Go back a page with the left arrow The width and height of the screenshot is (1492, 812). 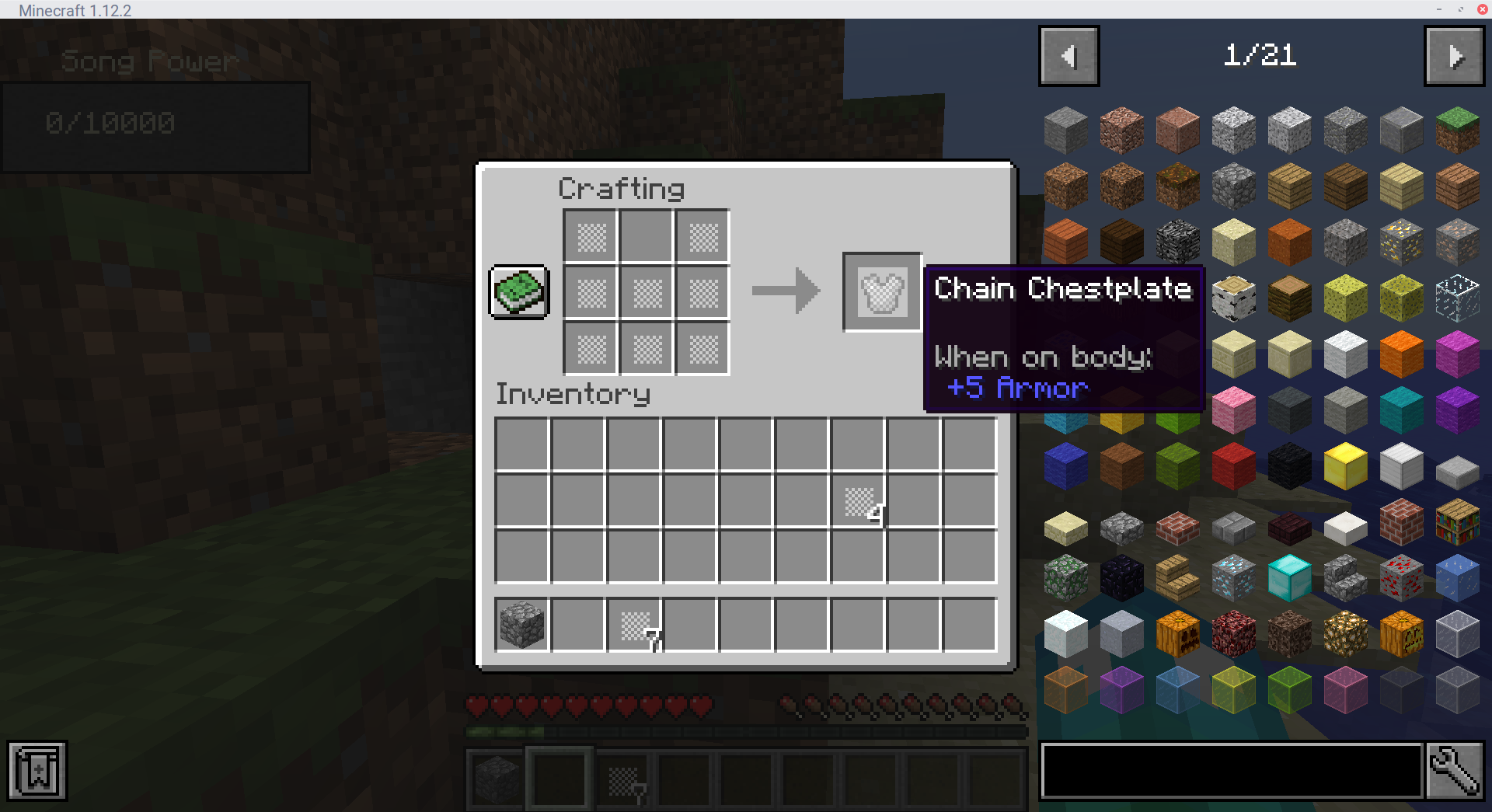tap(1068, 55)
